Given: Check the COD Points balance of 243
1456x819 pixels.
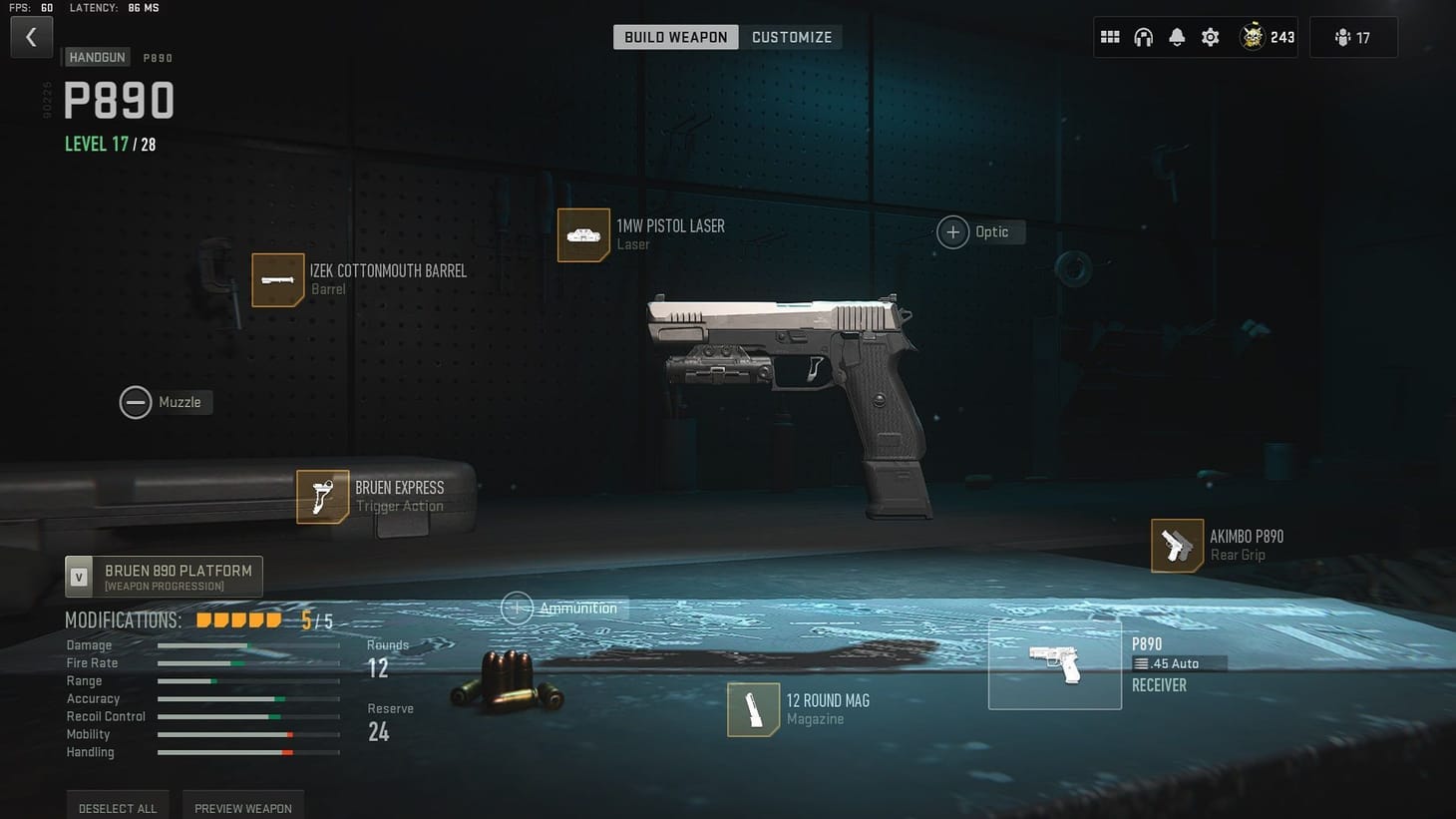Looking at the screenshot, I should (x=1267, y=36).
